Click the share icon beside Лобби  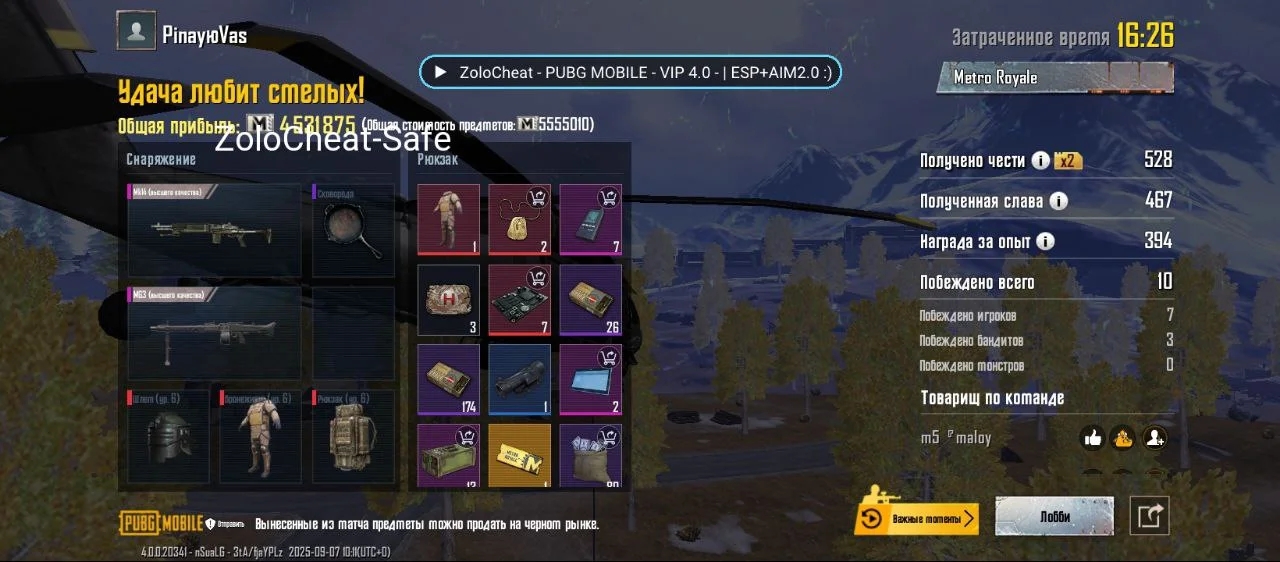coord(1150,516)
